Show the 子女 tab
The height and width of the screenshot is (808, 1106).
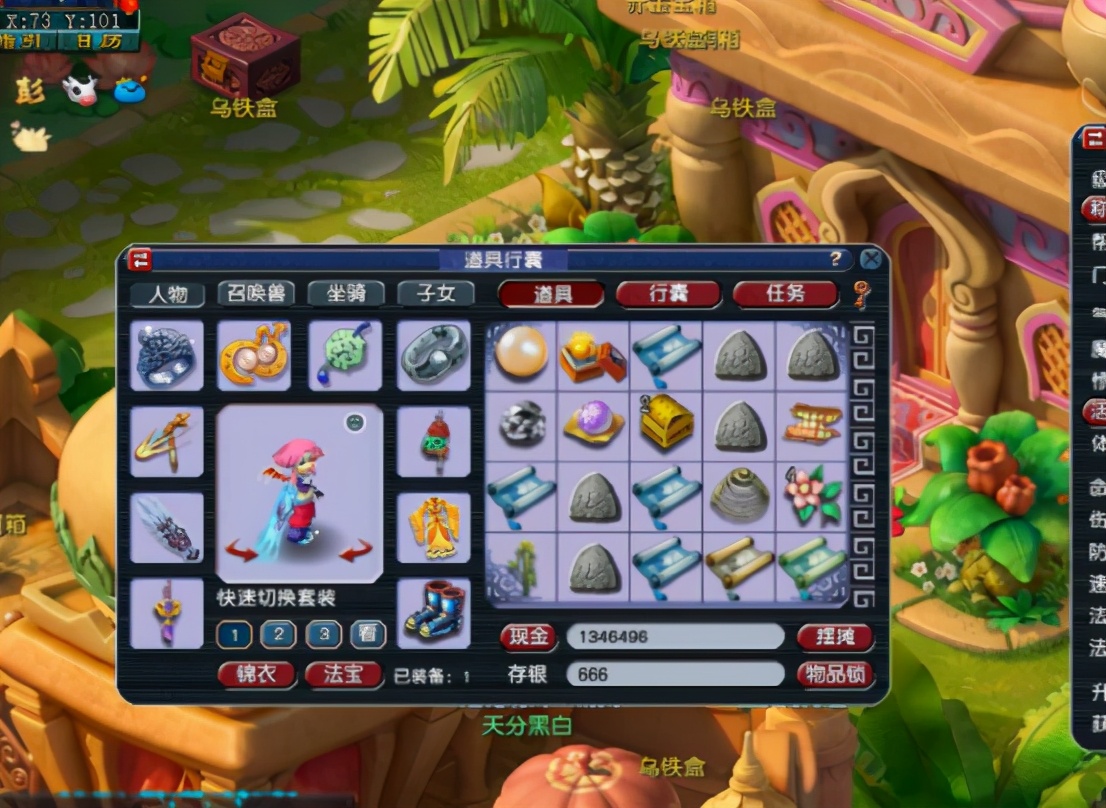point(435,293)
